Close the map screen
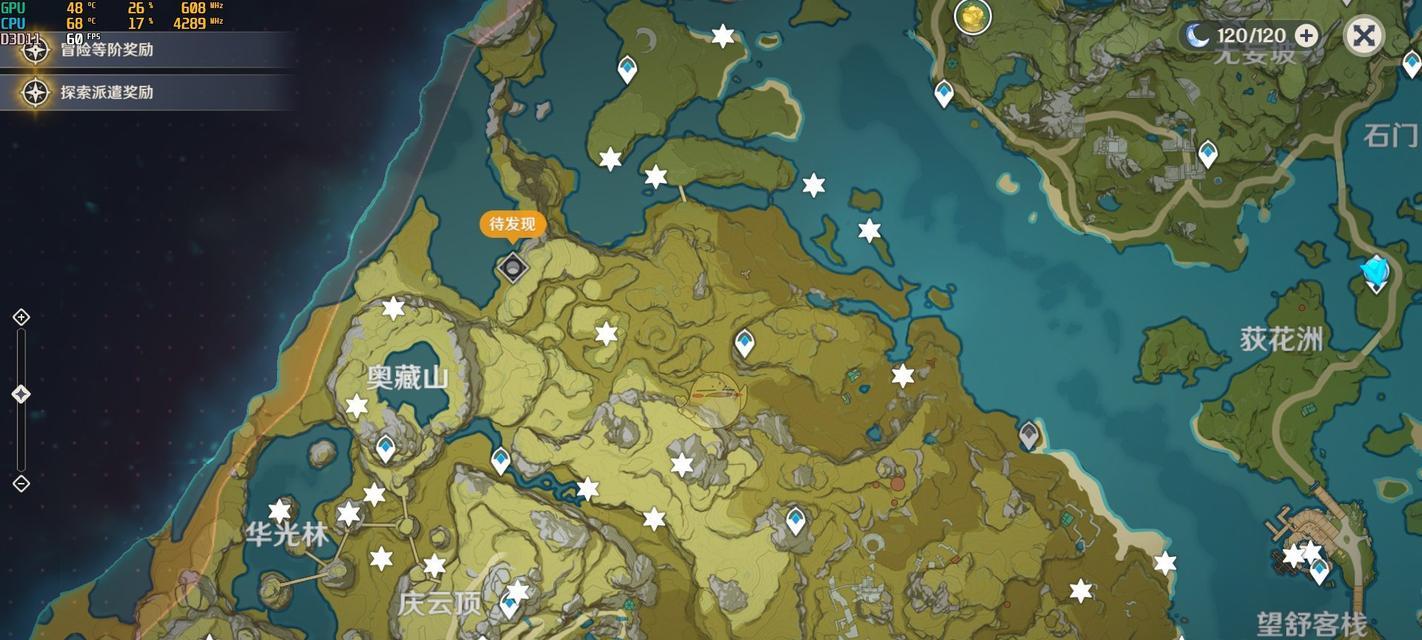The height and width of the screenshot is (640, 1422). pos(1363,36)
